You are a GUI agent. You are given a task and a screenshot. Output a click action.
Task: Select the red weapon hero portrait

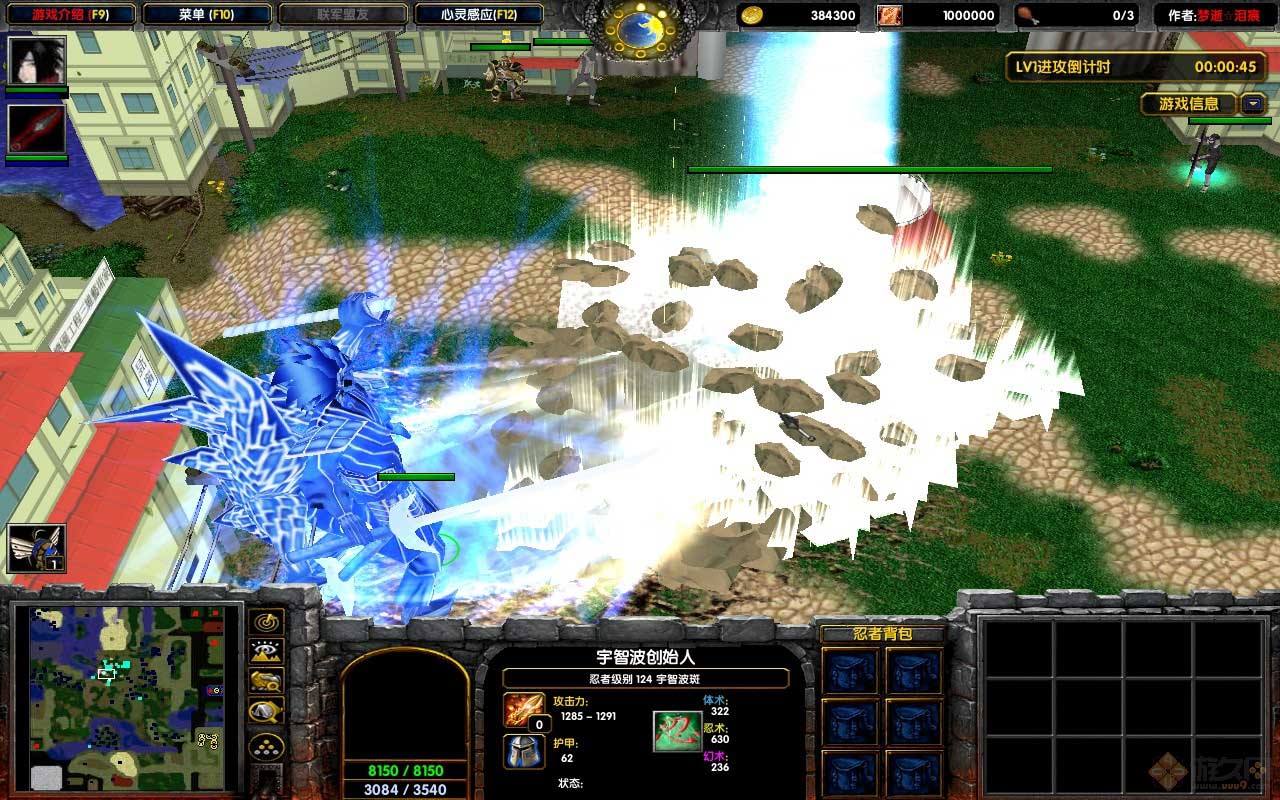pyautogui.click(x=37, y=129)
